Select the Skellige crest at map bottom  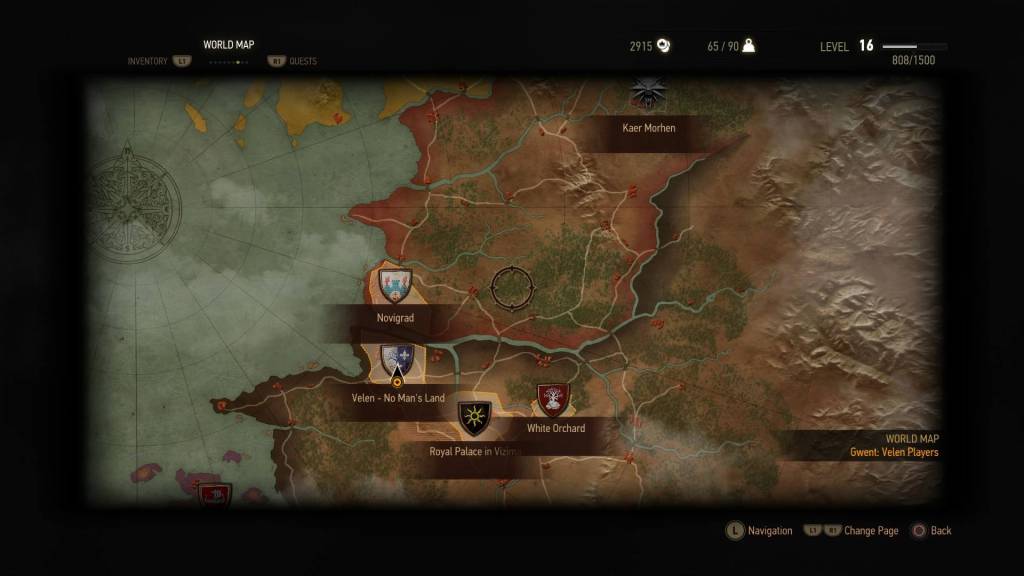(x=214, y=493)
